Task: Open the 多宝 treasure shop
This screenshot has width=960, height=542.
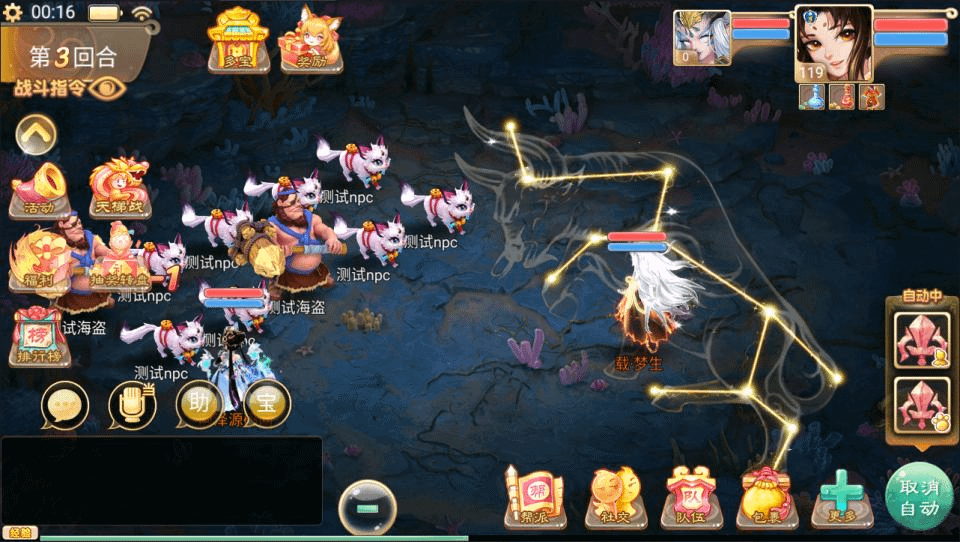Action: click(x=237, y=40)
